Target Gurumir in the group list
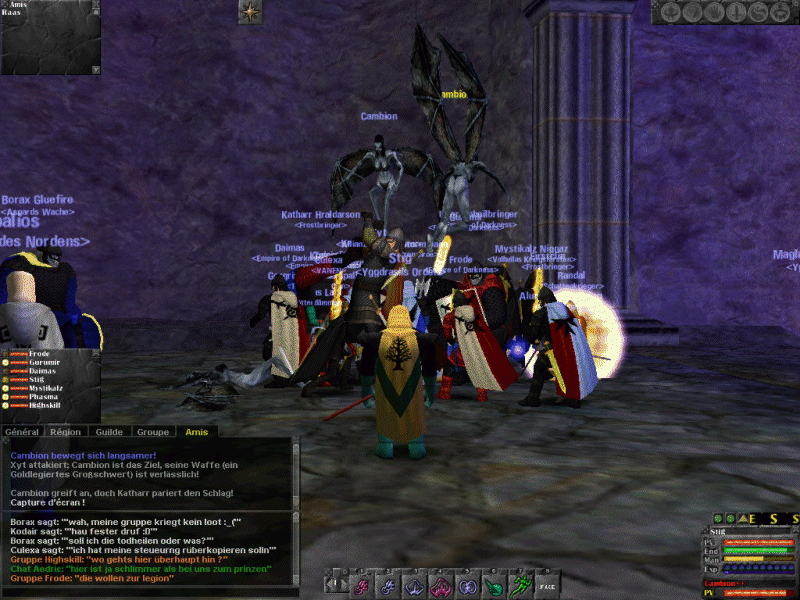 point(44,362)
